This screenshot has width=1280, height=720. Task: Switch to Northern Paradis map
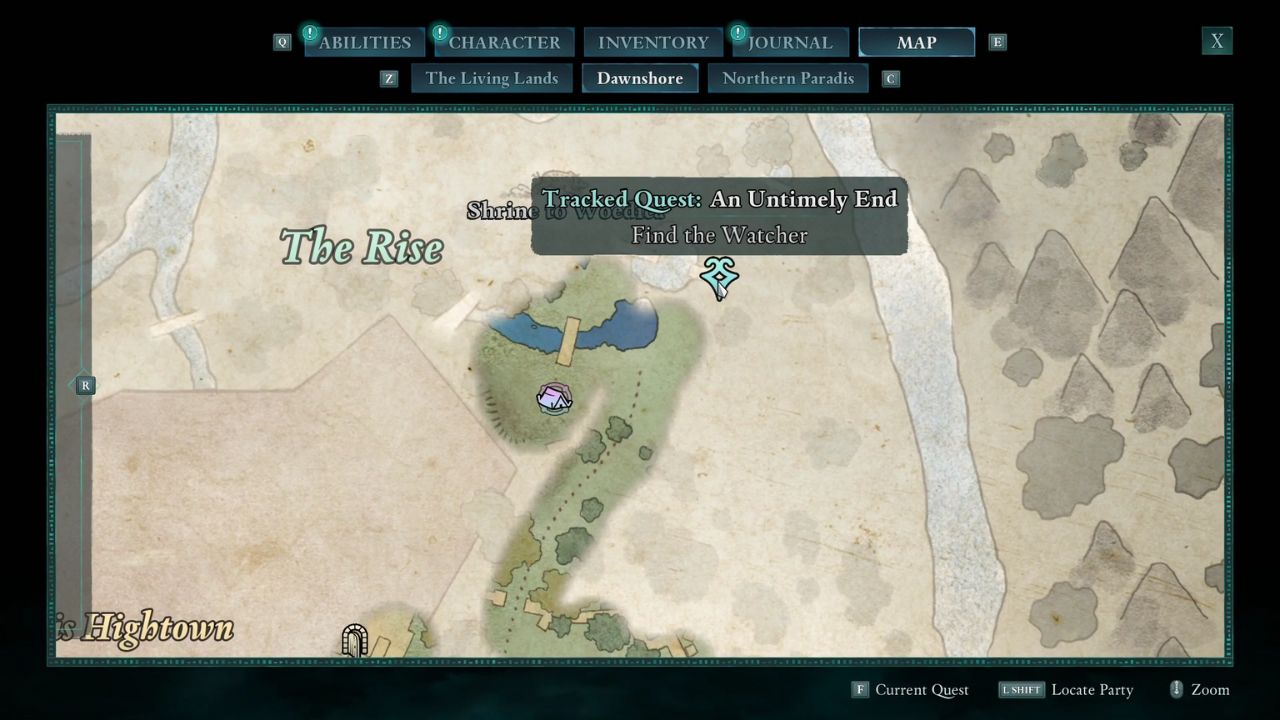788,78
